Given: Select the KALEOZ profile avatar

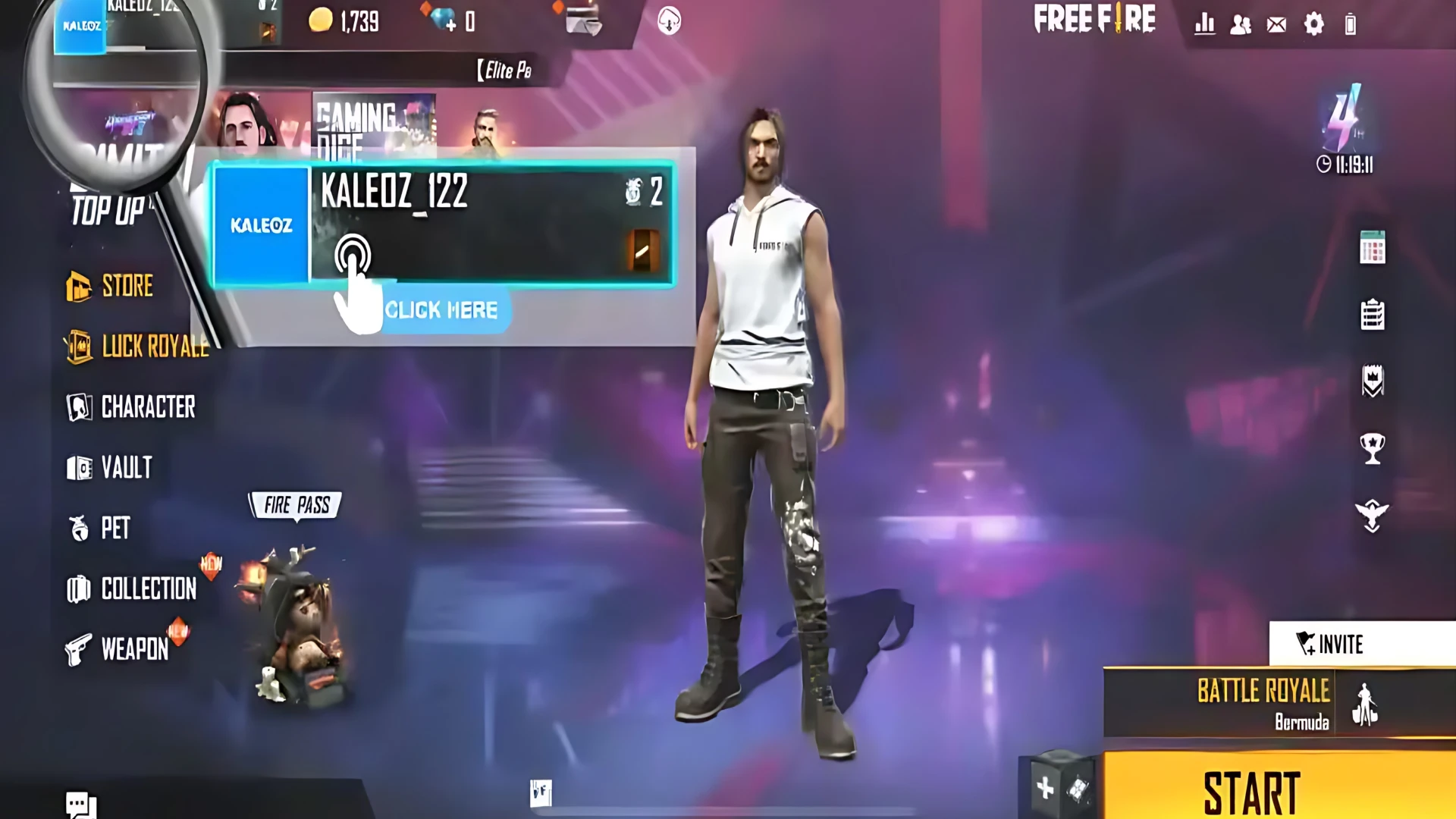Looking at the screenshot, I should 262,224.
